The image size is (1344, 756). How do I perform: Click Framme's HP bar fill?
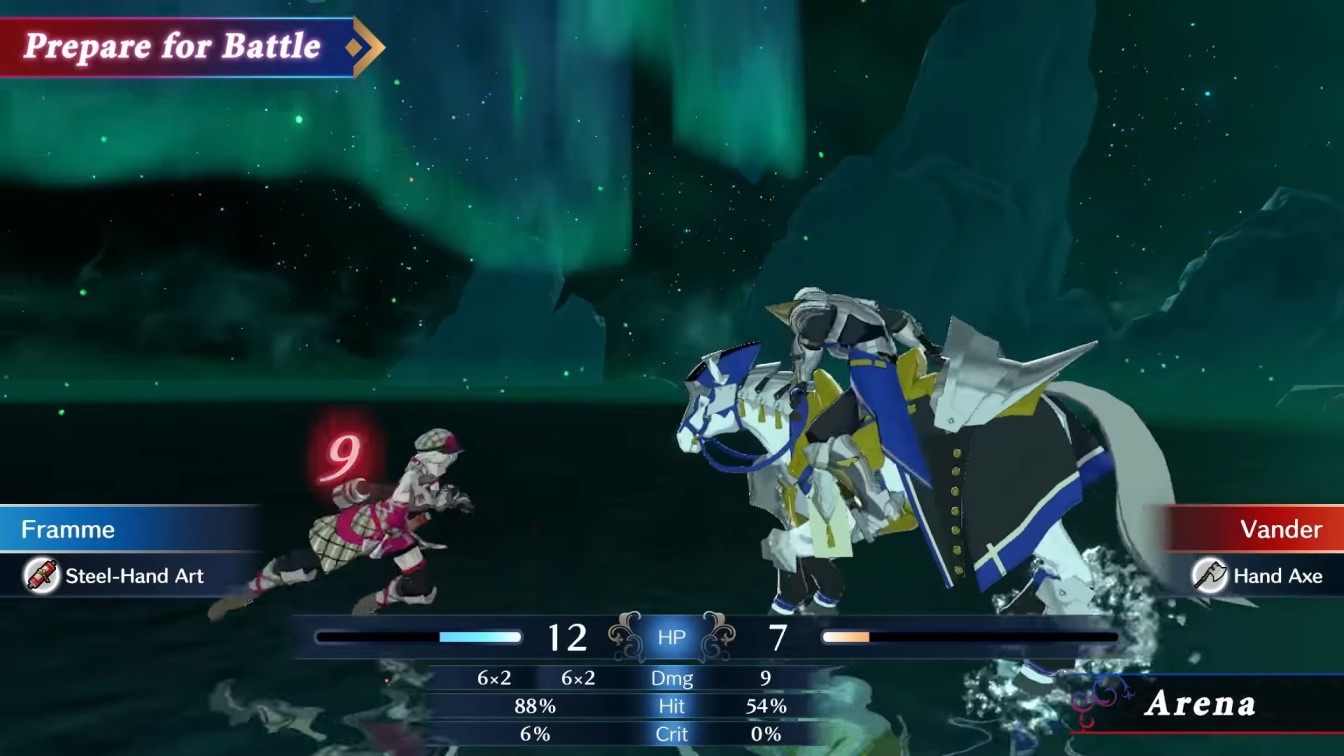click(x=480, y=634)
